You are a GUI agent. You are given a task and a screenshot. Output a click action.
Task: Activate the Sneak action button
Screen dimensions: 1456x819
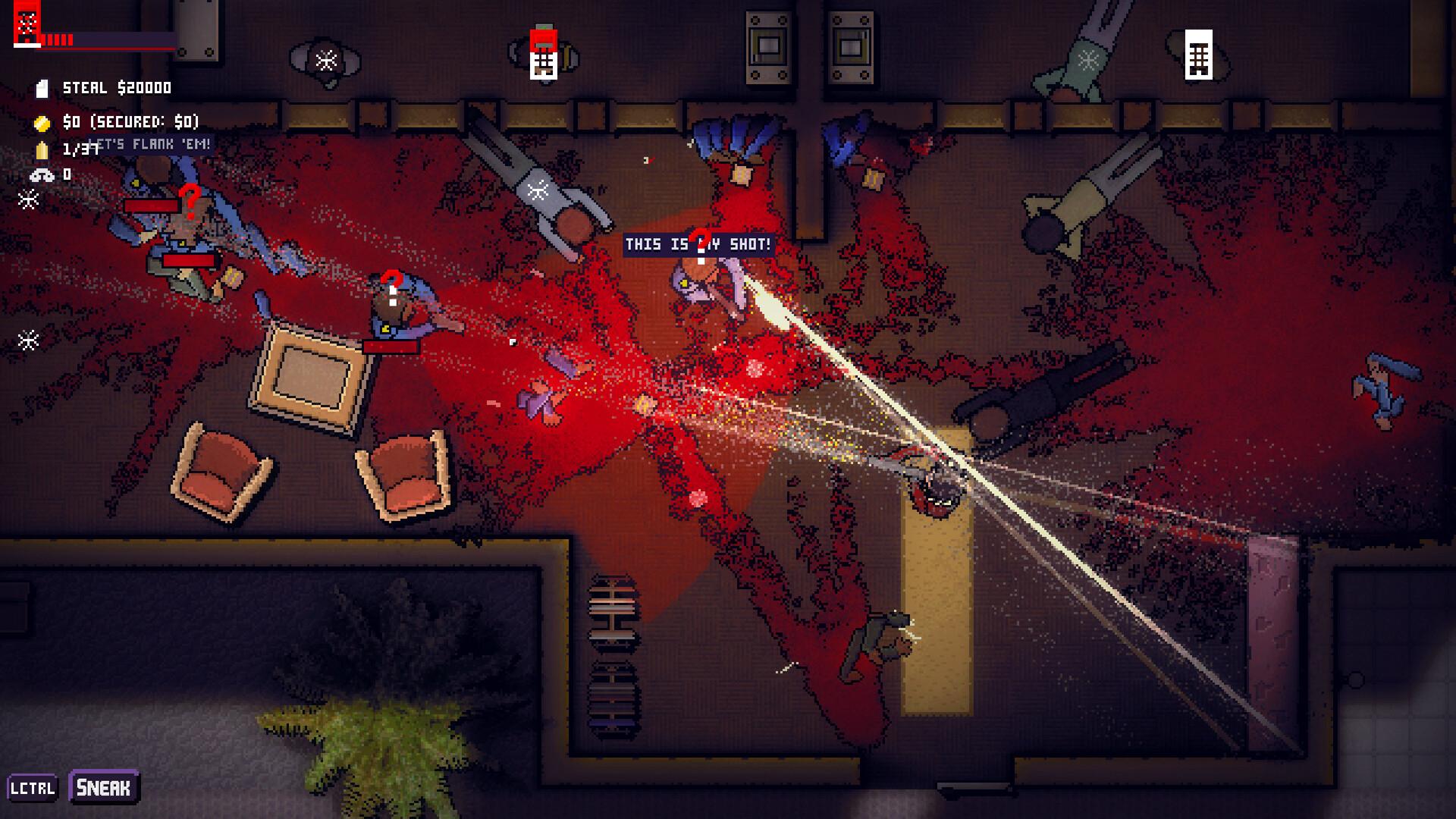[104, 787]
